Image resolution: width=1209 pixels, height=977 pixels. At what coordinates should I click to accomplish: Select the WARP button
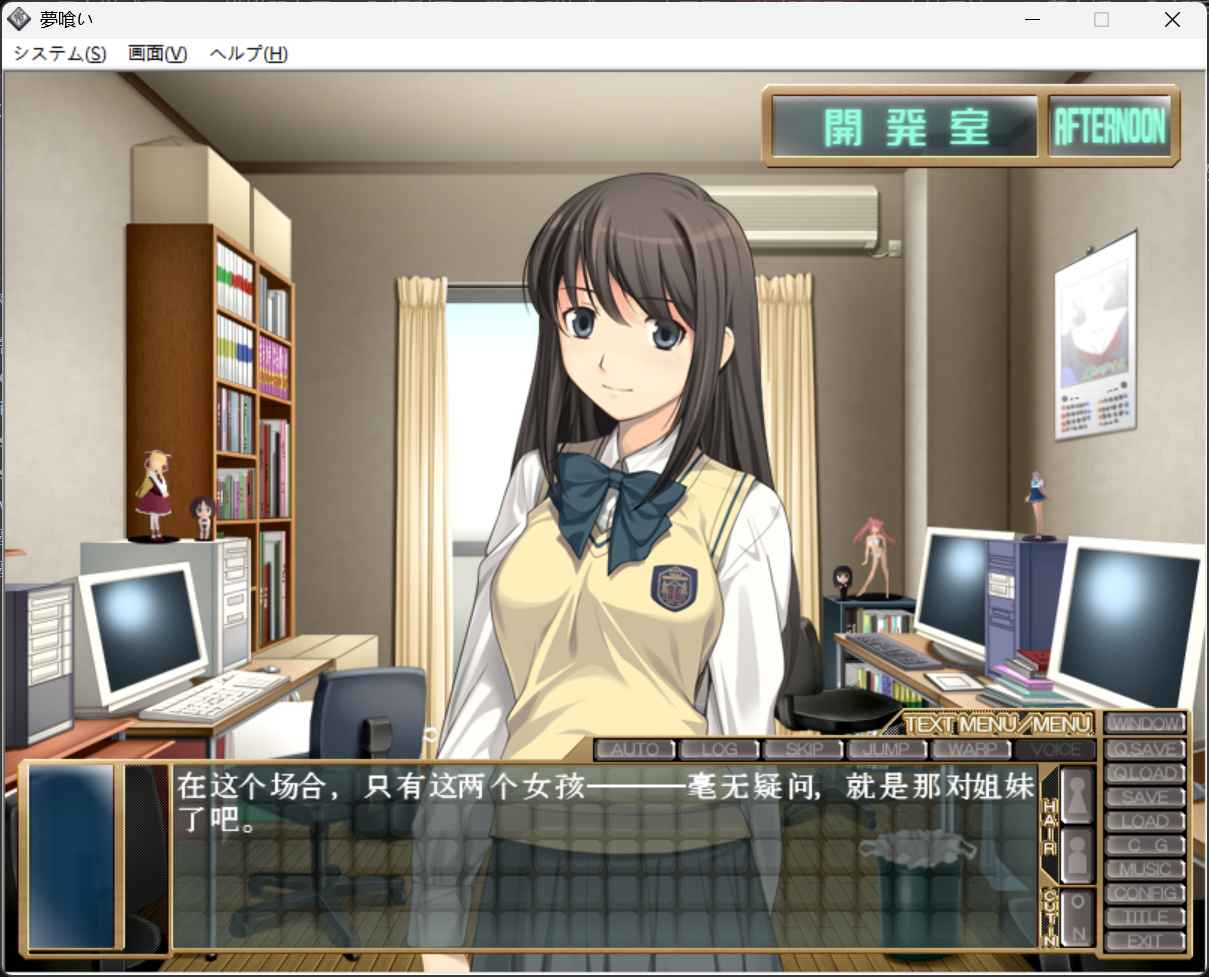(971, 749)
